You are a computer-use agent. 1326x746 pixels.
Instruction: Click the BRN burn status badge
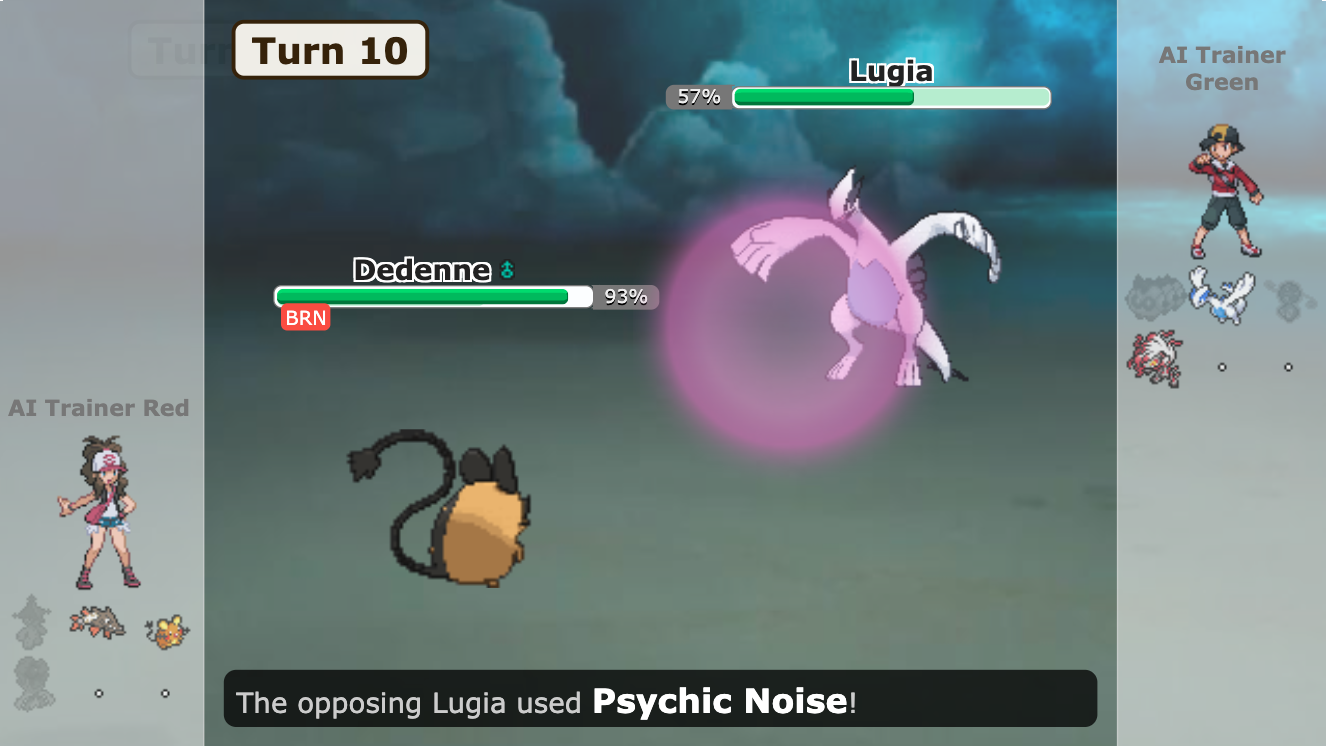pos(306,317)
